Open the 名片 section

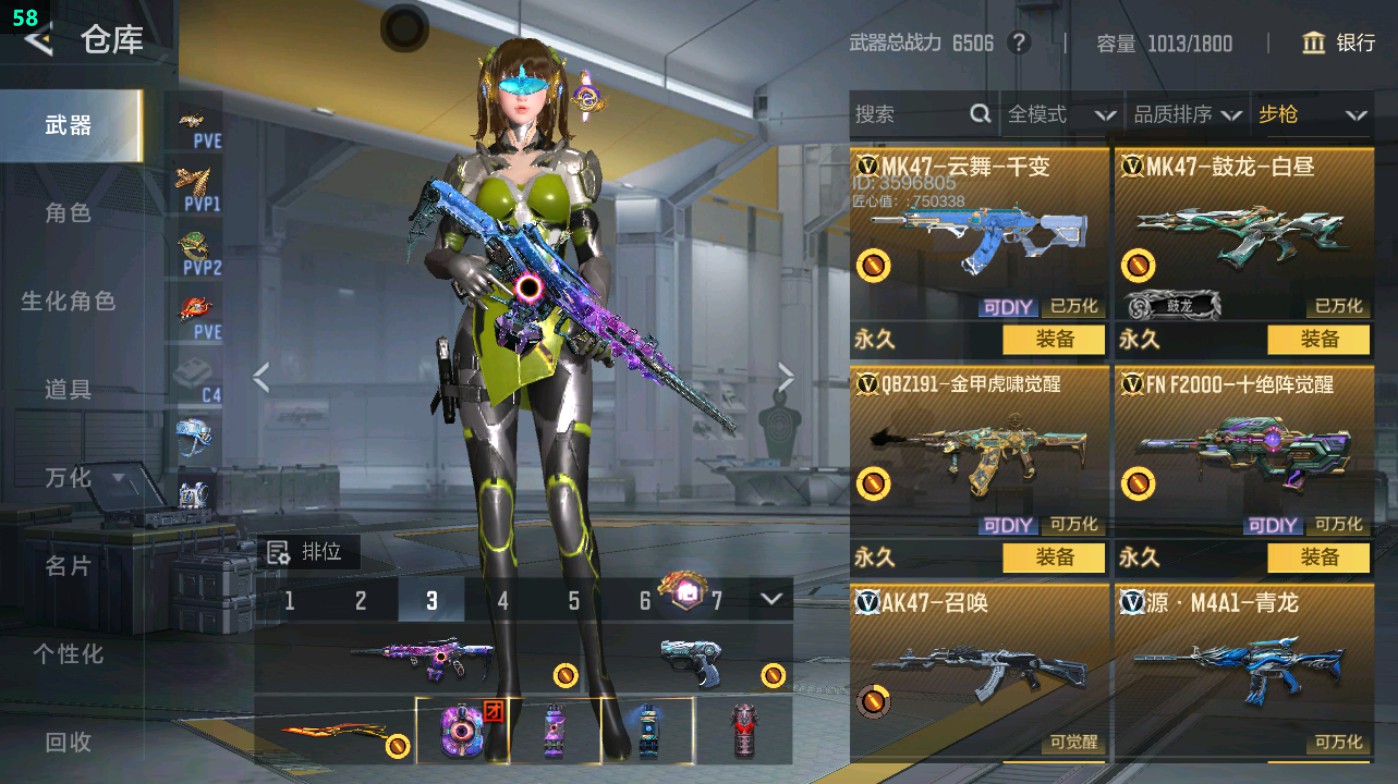(x=68, y=566)
